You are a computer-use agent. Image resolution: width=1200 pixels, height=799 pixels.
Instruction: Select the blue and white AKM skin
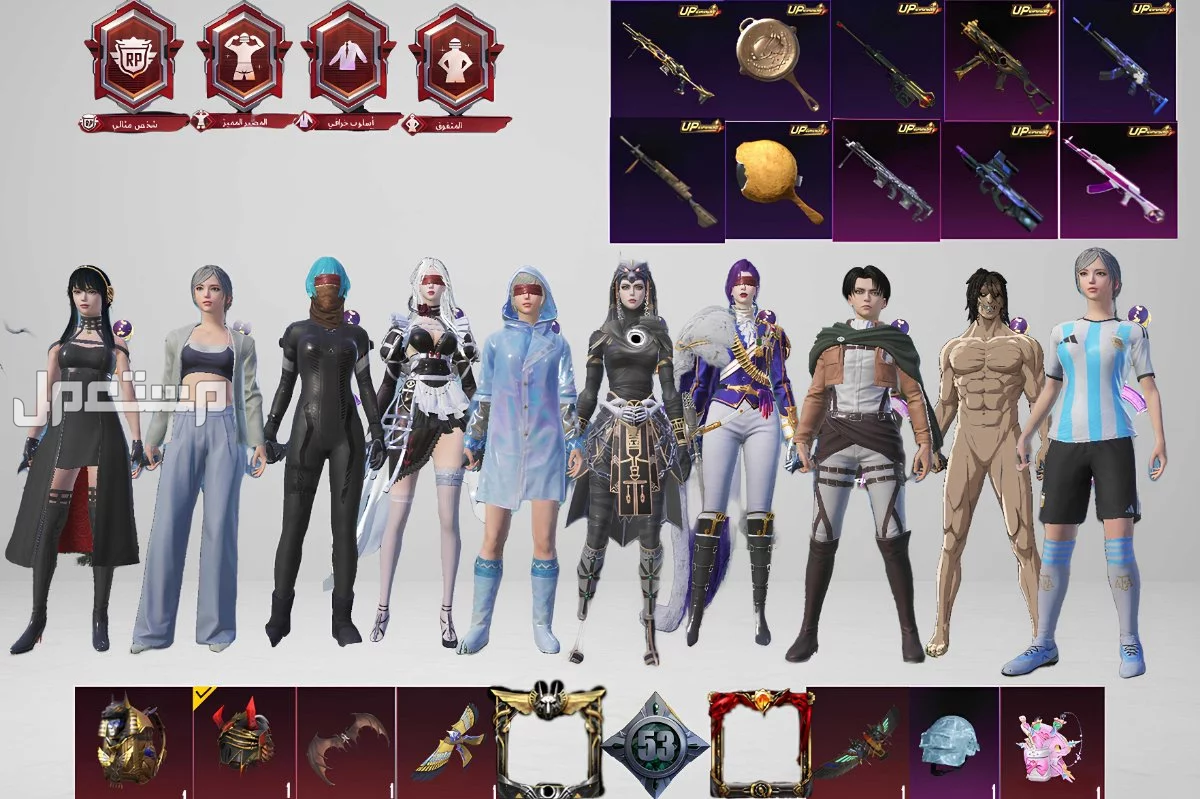click(1117, 62)
